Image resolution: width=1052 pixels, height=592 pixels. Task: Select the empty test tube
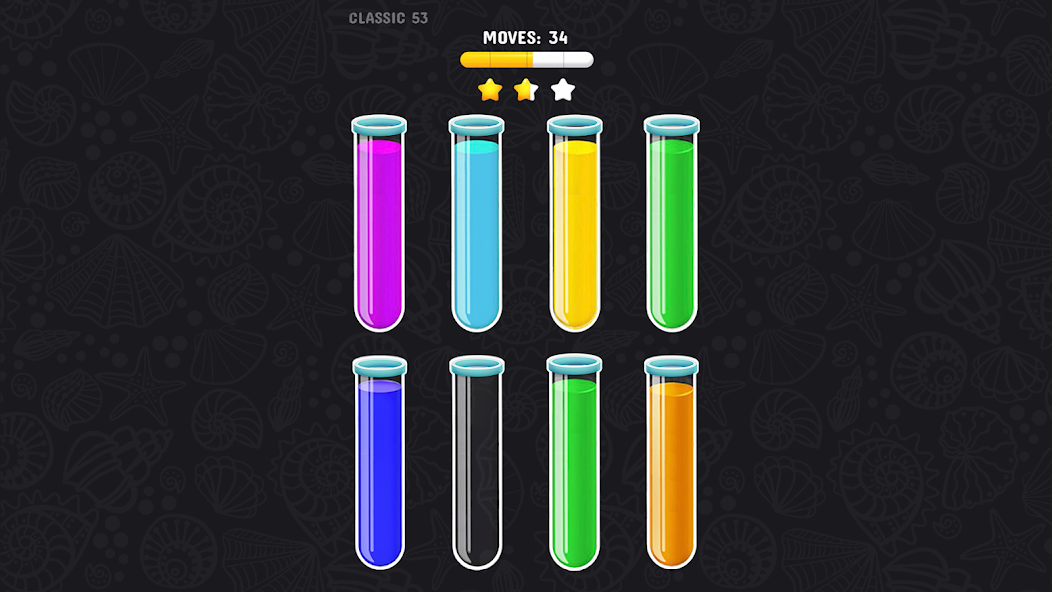[476, 465]
